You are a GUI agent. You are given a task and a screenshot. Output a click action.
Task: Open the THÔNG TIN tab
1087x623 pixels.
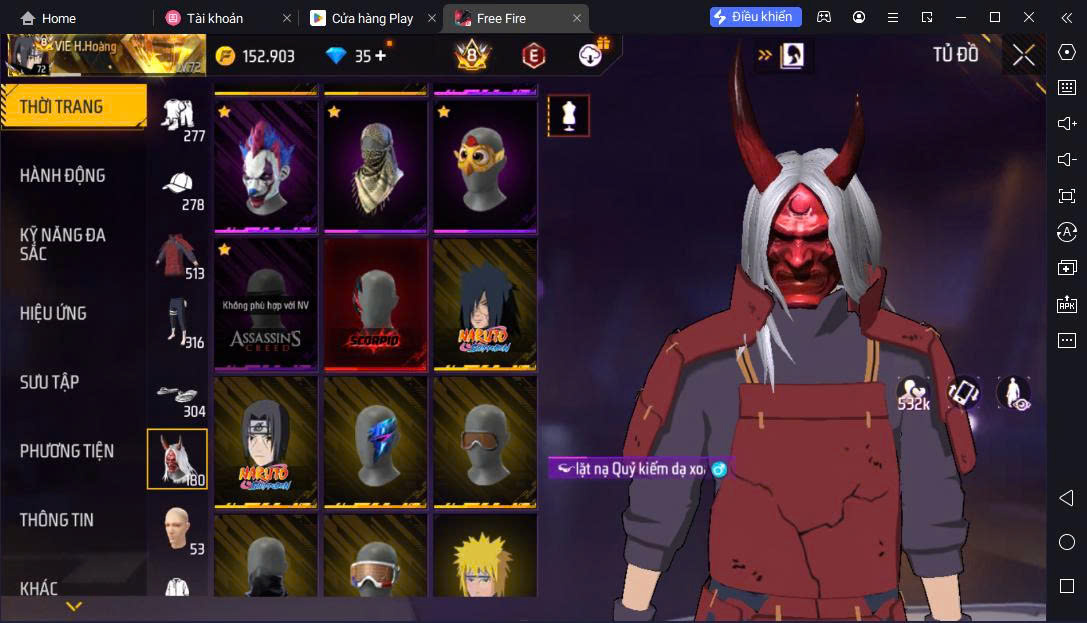(x=57, y=520)
